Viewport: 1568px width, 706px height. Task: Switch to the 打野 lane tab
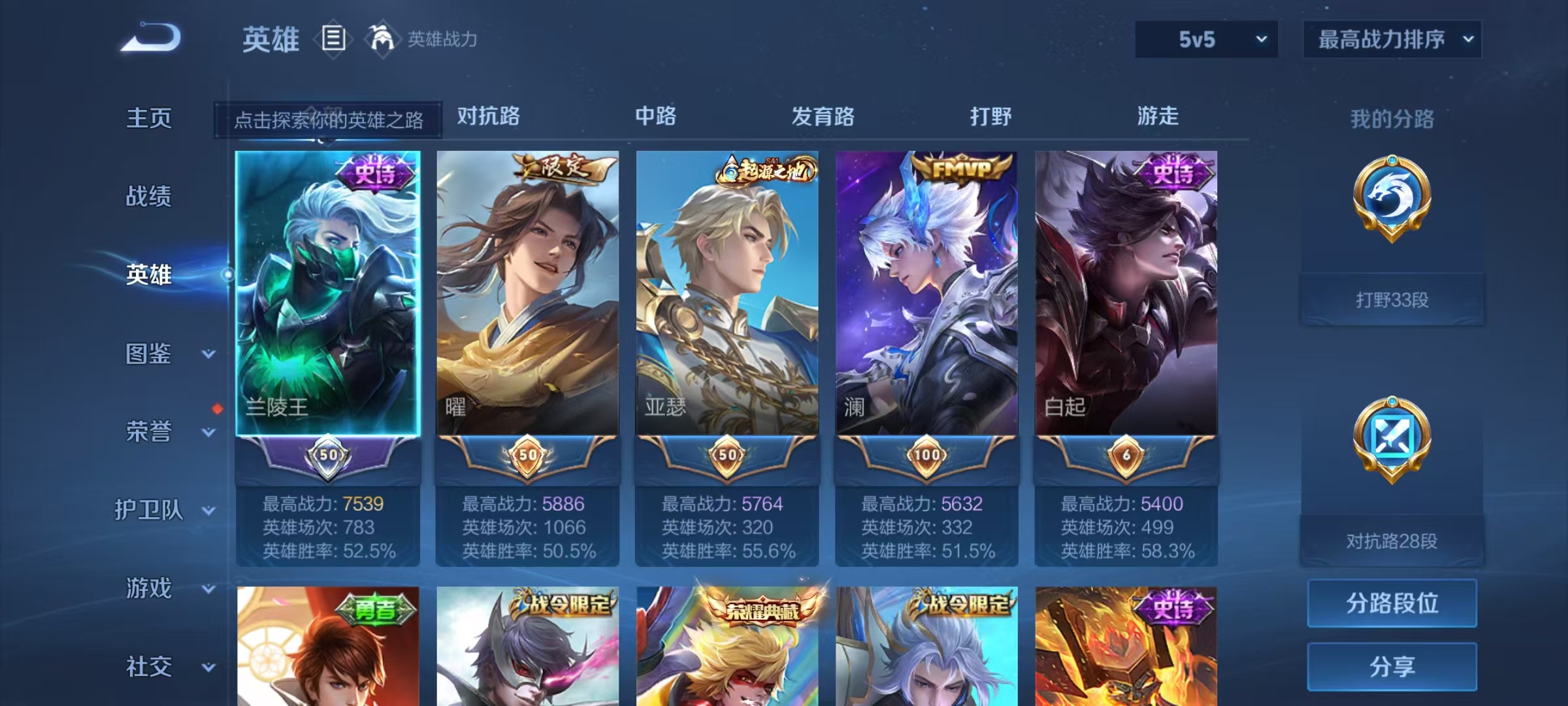pos(989,116)
